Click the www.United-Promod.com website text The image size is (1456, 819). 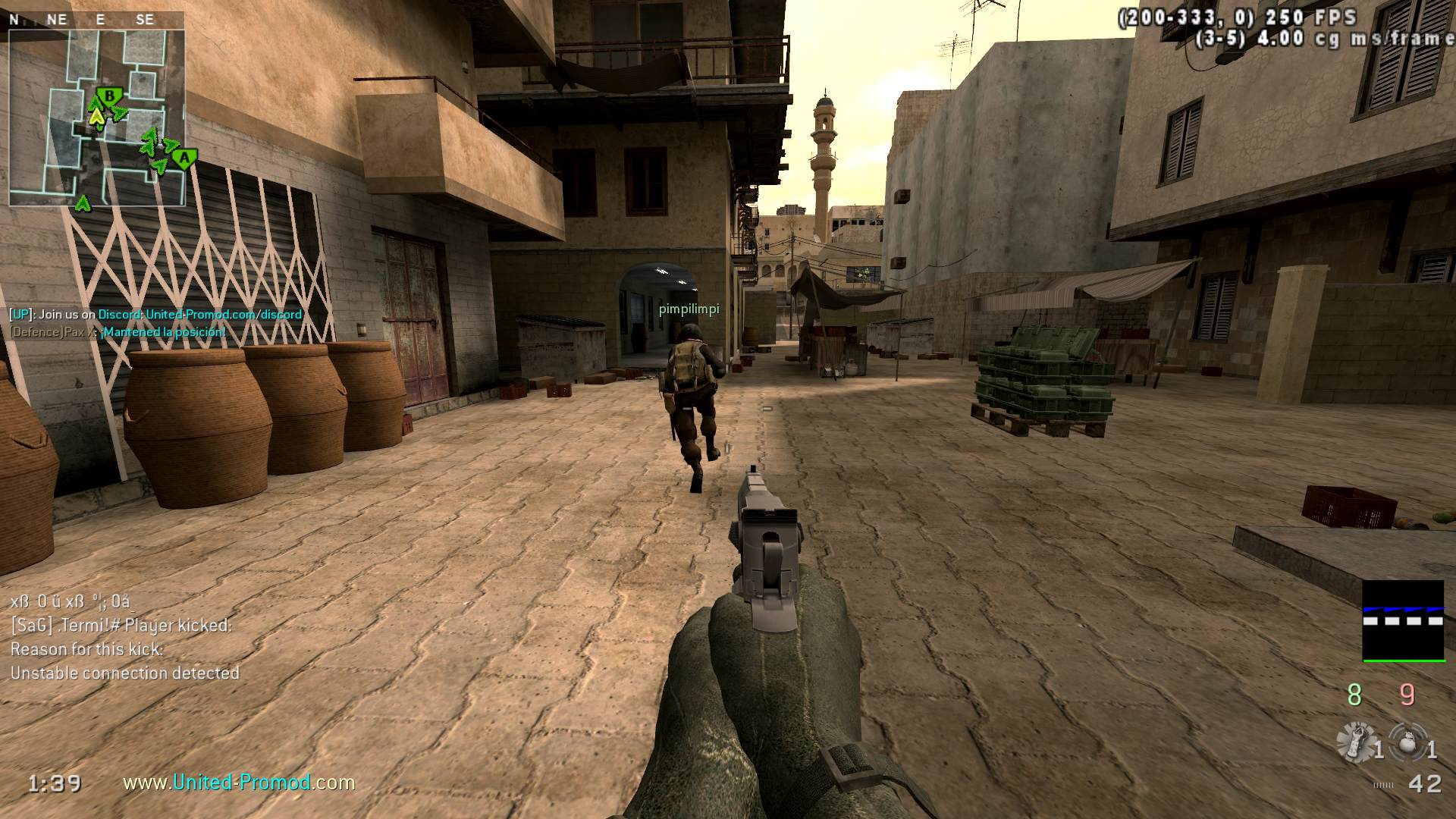click(239, 782)
